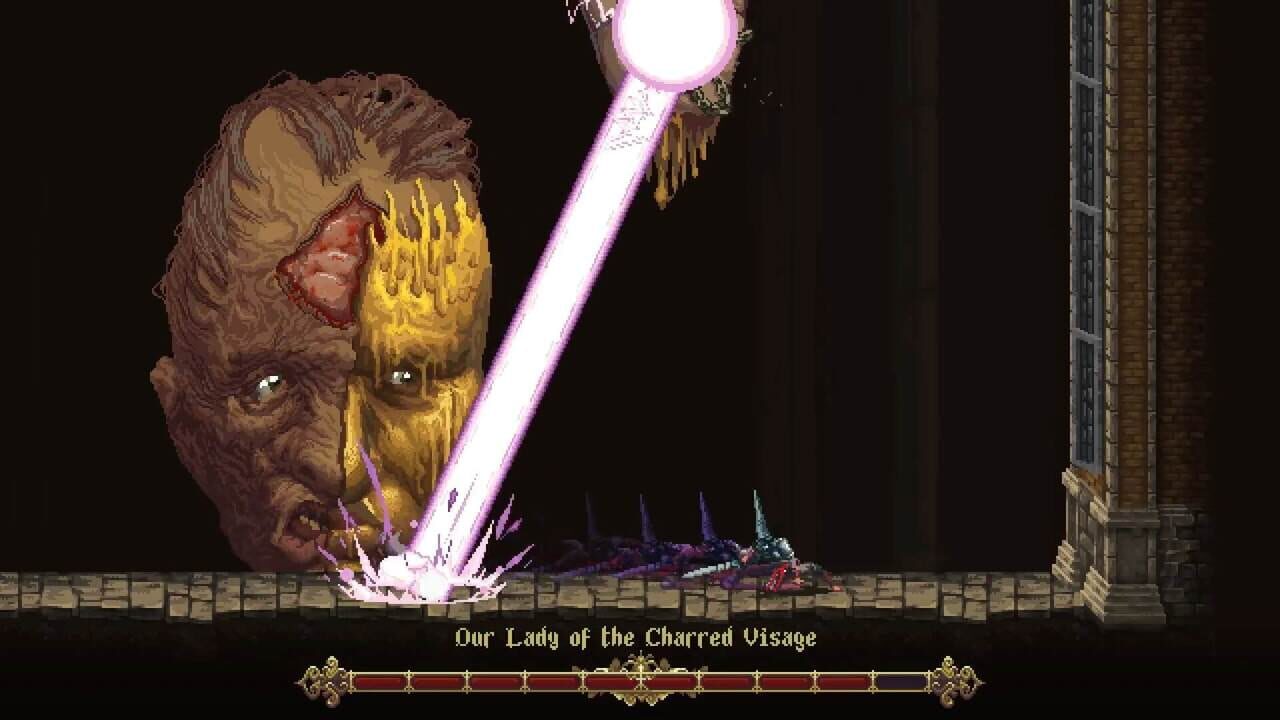The width and height of the screenshot is (1280, 720).
Task: Click the golden ornament on health bar's left end
Action: pyautogui.click(x=322, y=681)
